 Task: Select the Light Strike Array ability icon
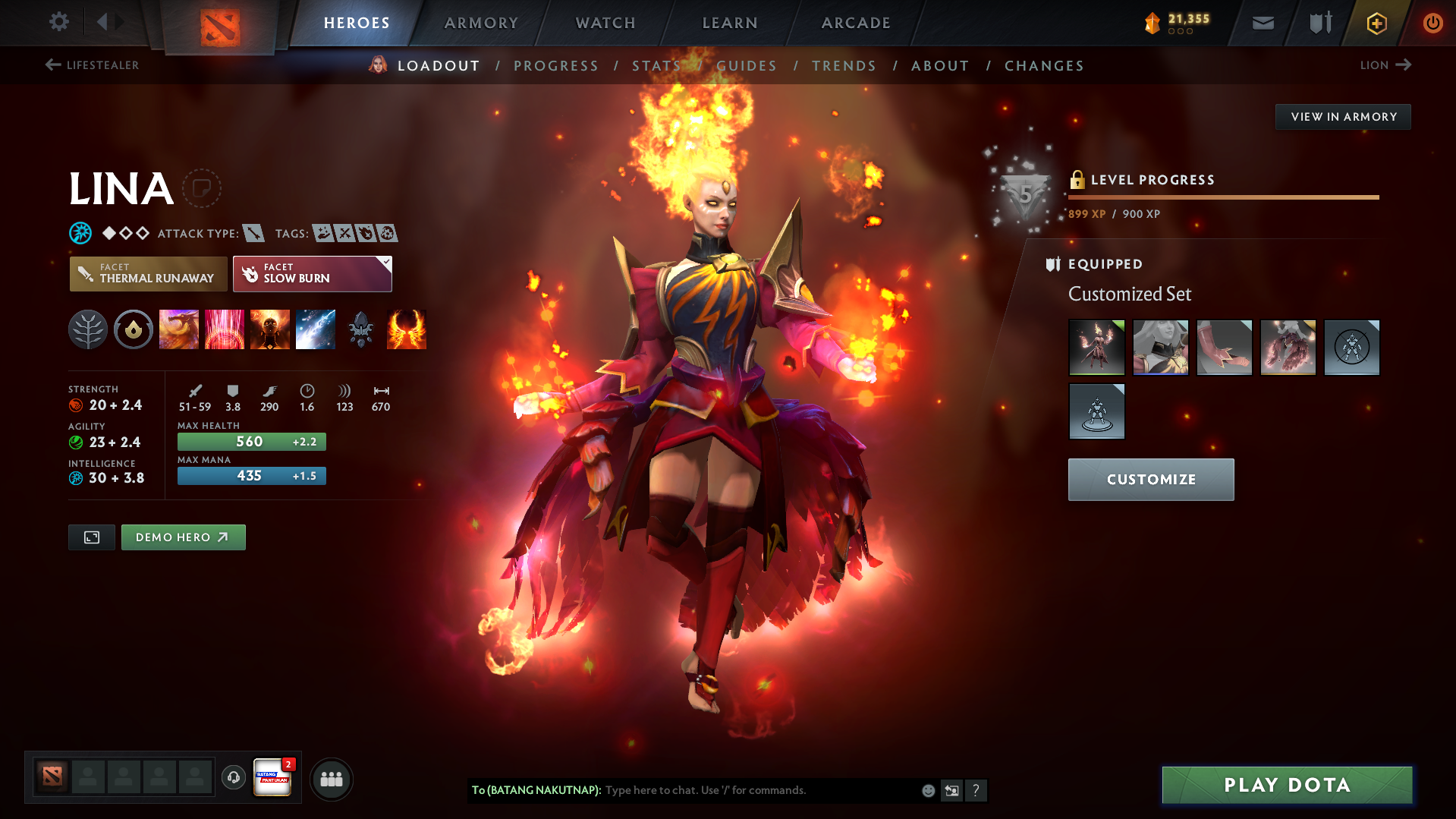point(224,329)
